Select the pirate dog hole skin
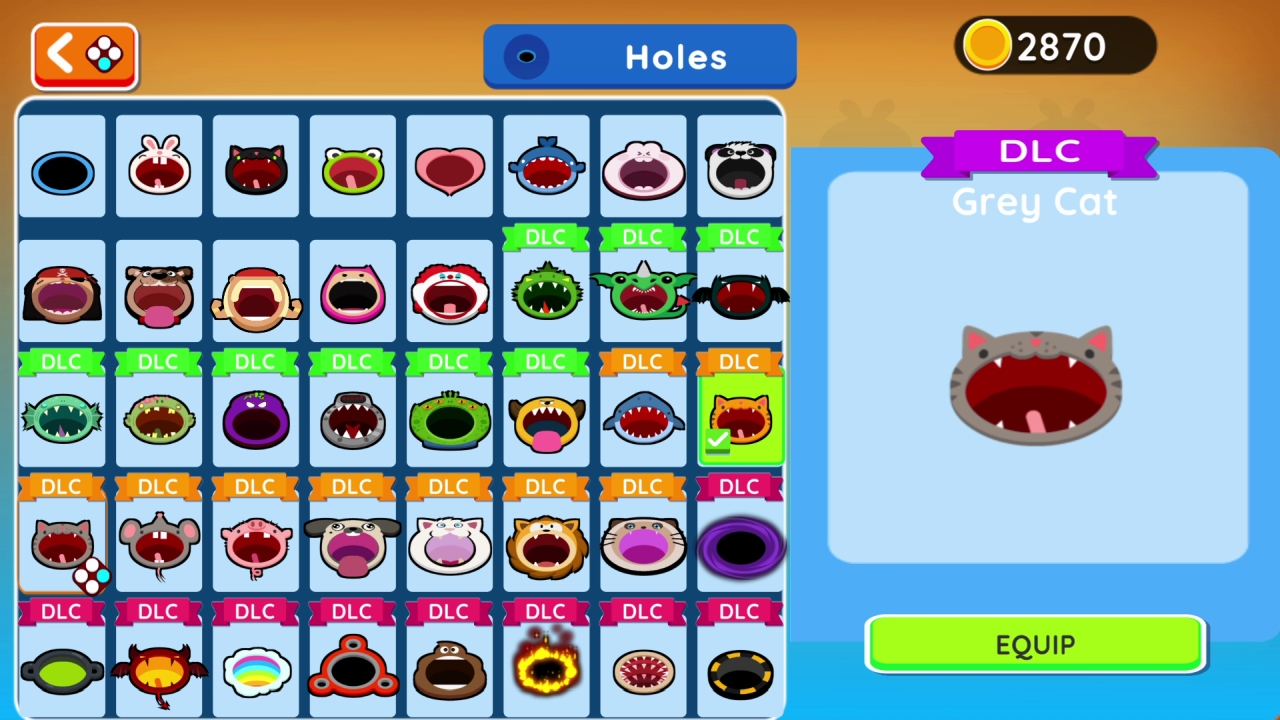Image resolution: width=1280 pixels, height=720 pixels. pos(62,292)
